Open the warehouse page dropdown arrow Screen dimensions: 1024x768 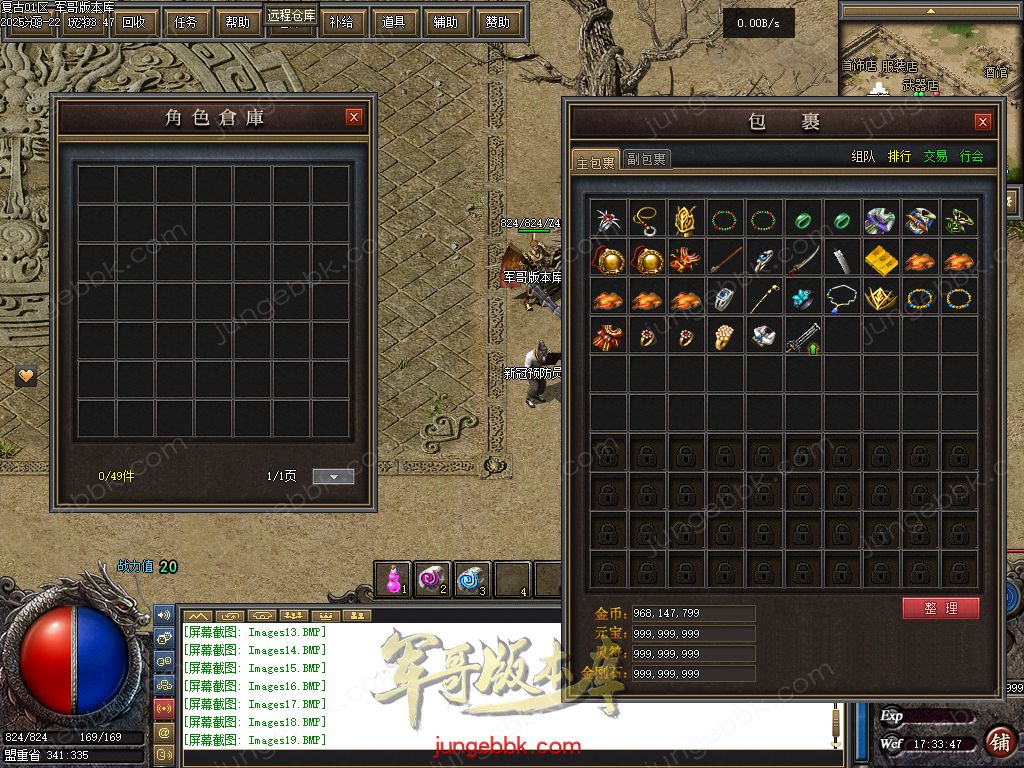(x=333, y=477)
